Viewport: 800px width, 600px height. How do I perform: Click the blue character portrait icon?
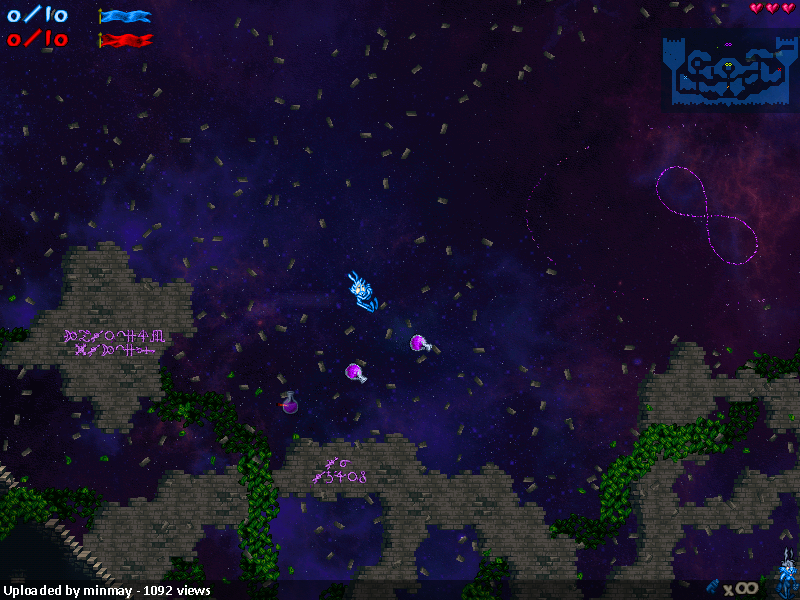coord(786,581)
